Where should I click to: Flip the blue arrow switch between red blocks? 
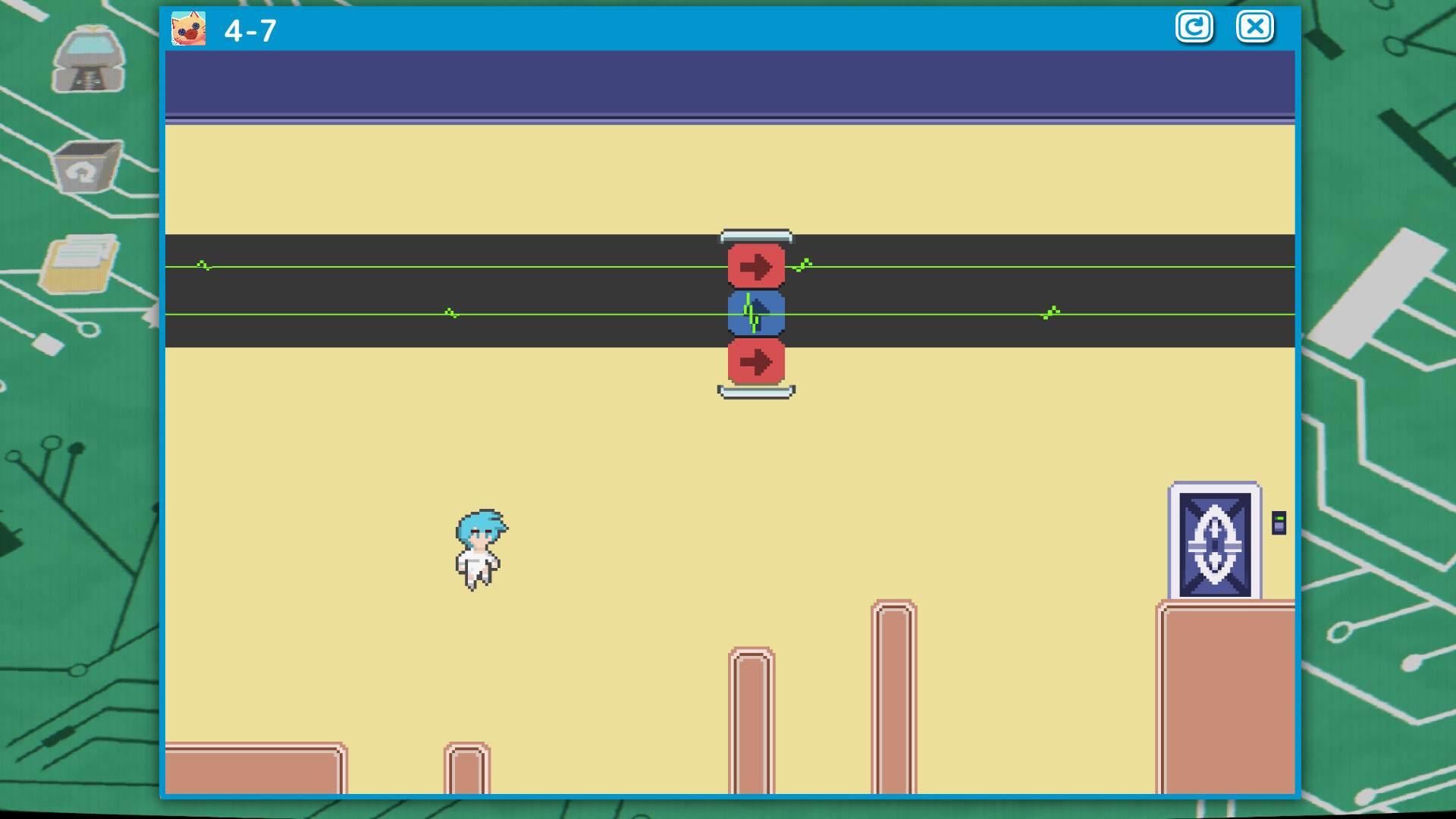756,313
